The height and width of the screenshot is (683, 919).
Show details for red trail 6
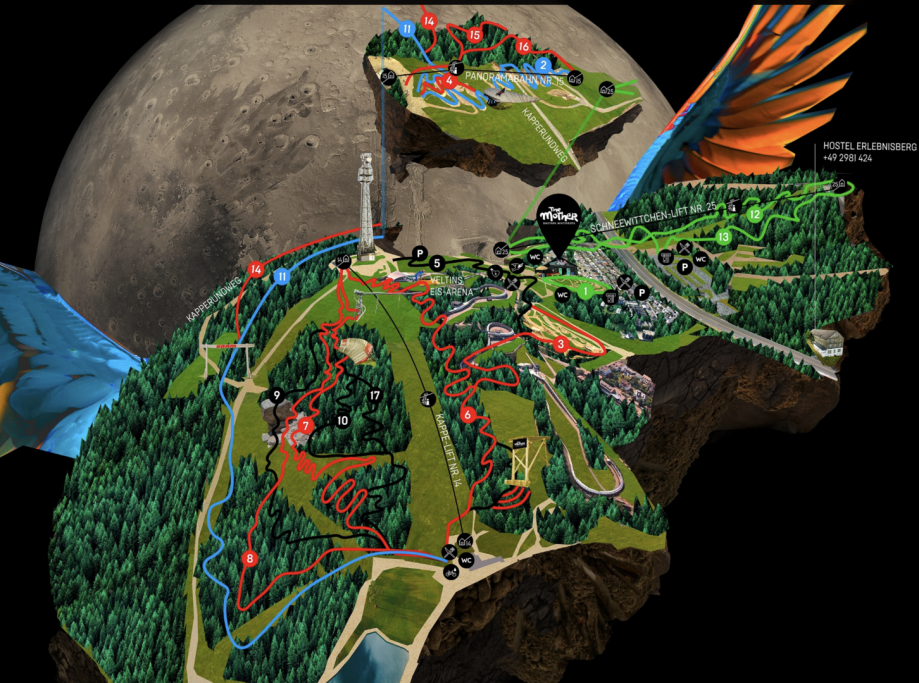(467, 413)
